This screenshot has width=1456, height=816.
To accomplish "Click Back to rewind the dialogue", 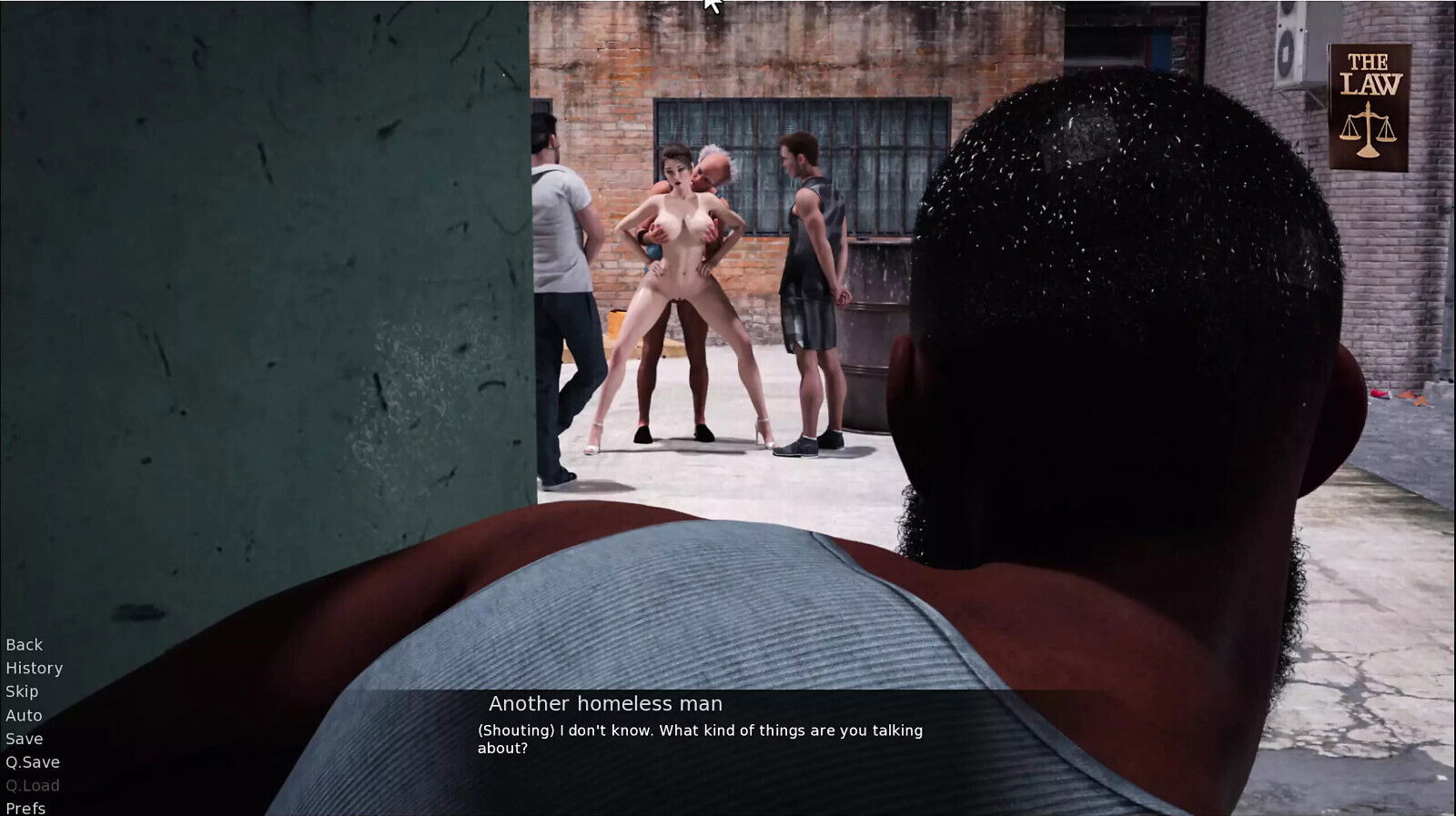I will (23, 644).
